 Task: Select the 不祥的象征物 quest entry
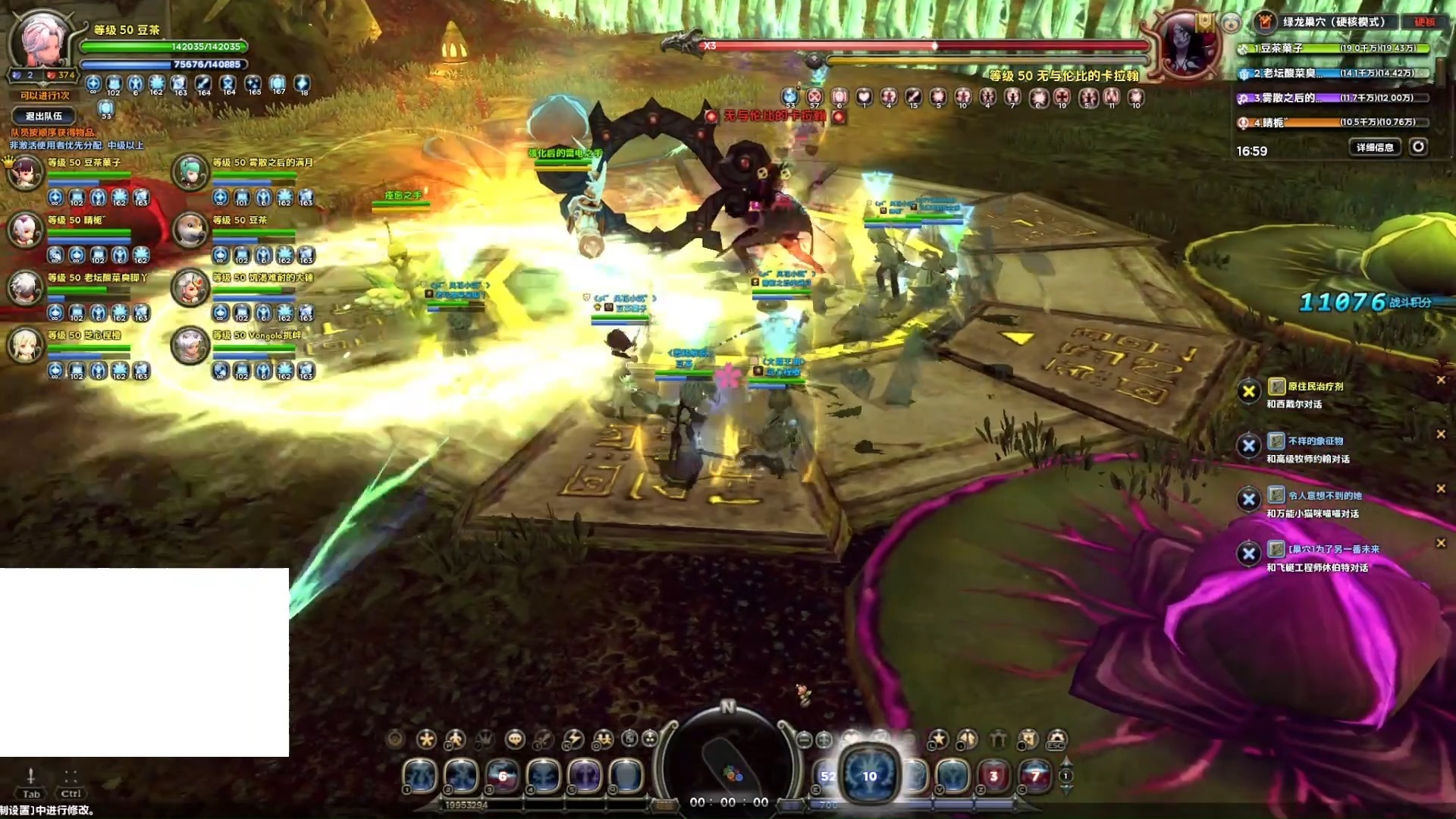click(1315, 441)
